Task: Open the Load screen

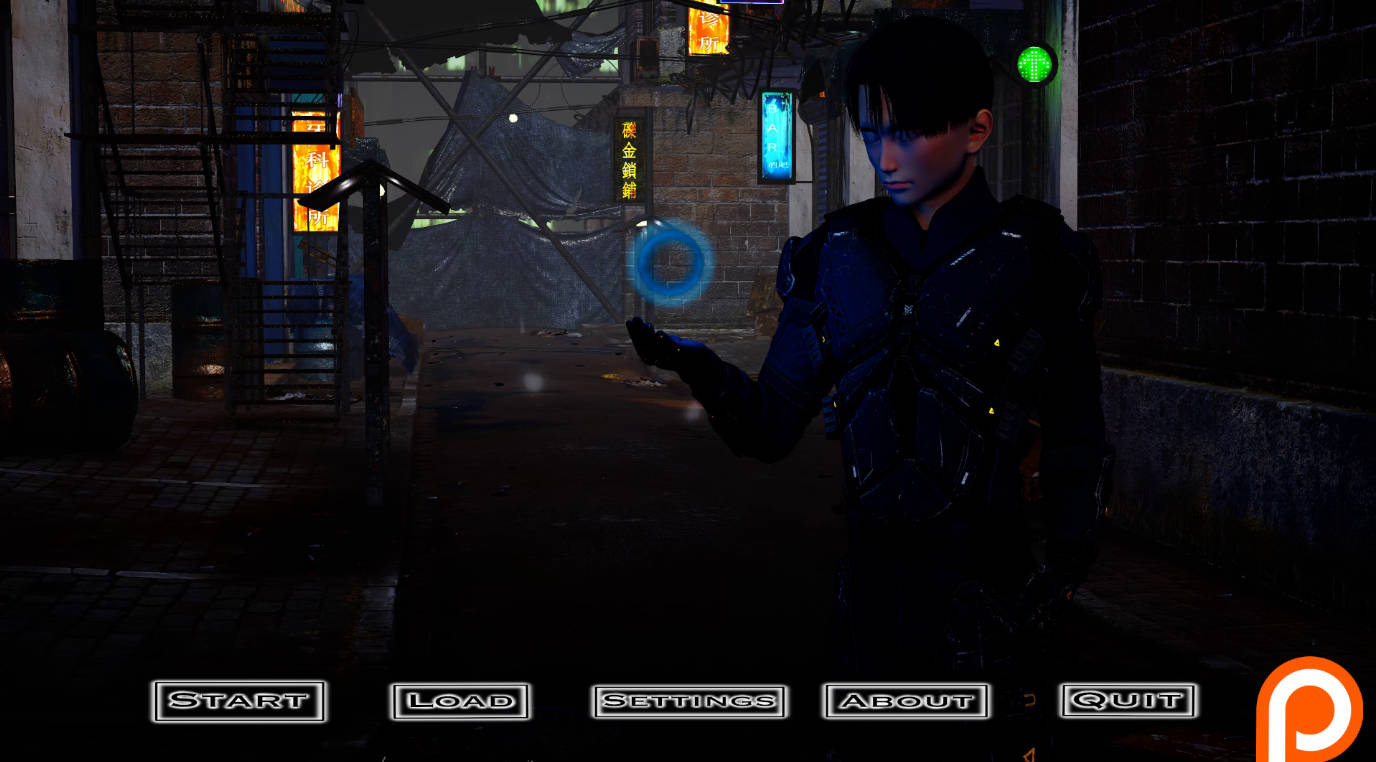Action: tap(462, 701)
